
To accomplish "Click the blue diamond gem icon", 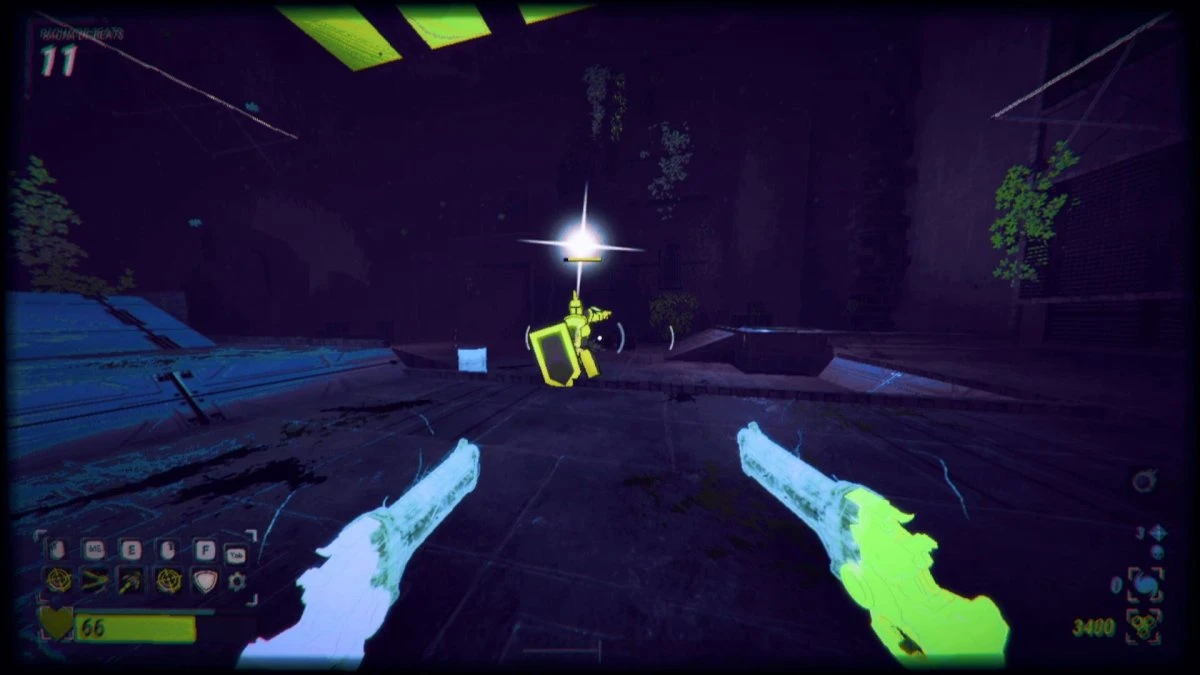I will 1157,533.
